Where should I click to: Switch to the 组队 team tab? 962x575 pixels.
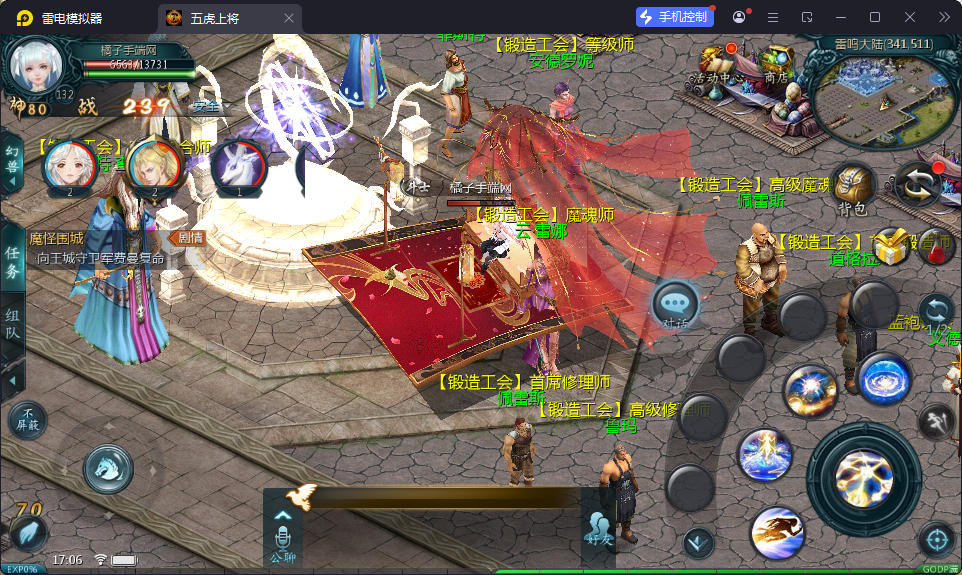[x=12, y=327]
